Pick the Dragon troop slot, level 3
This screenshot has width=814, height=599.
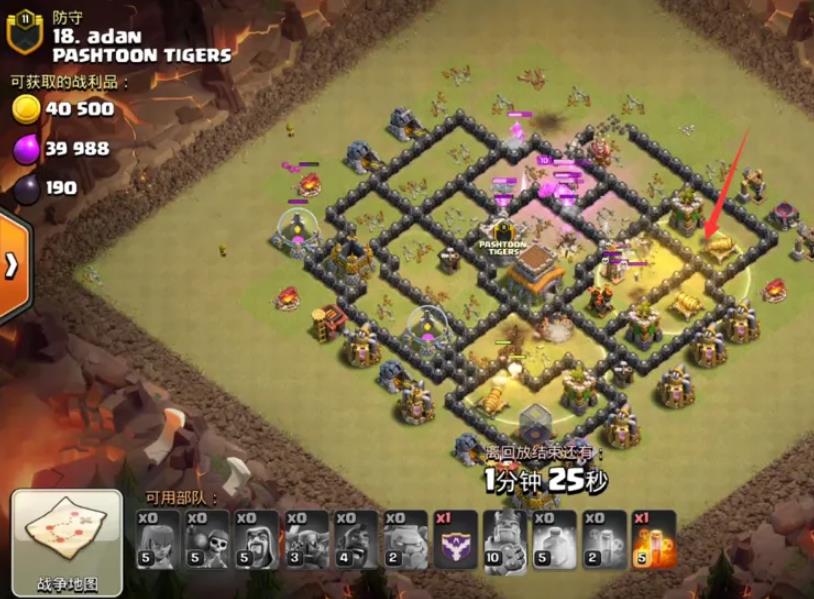tap(307, 541)
